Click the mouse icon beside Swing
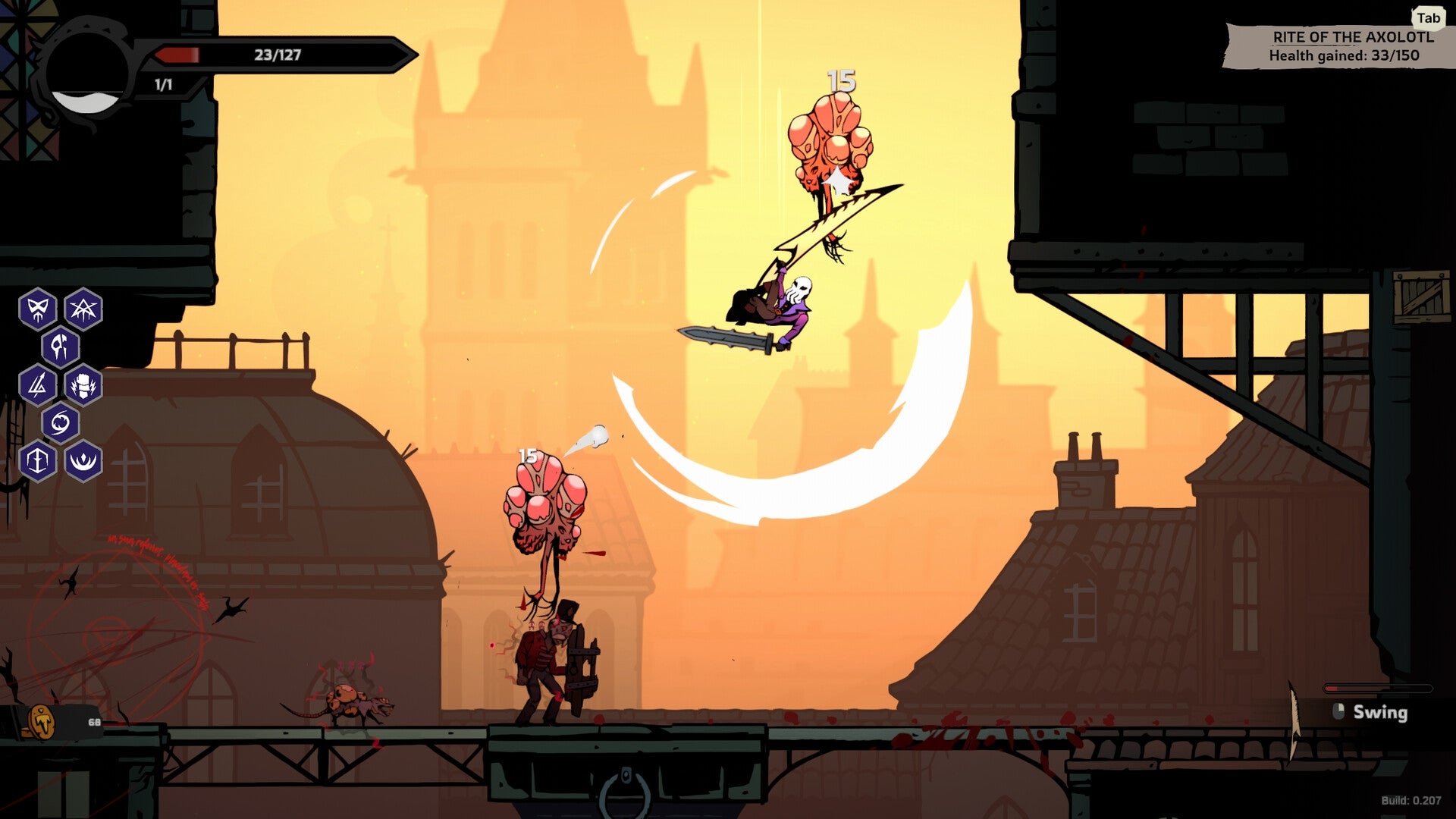1456x819 pixels. click(1338, 713)
